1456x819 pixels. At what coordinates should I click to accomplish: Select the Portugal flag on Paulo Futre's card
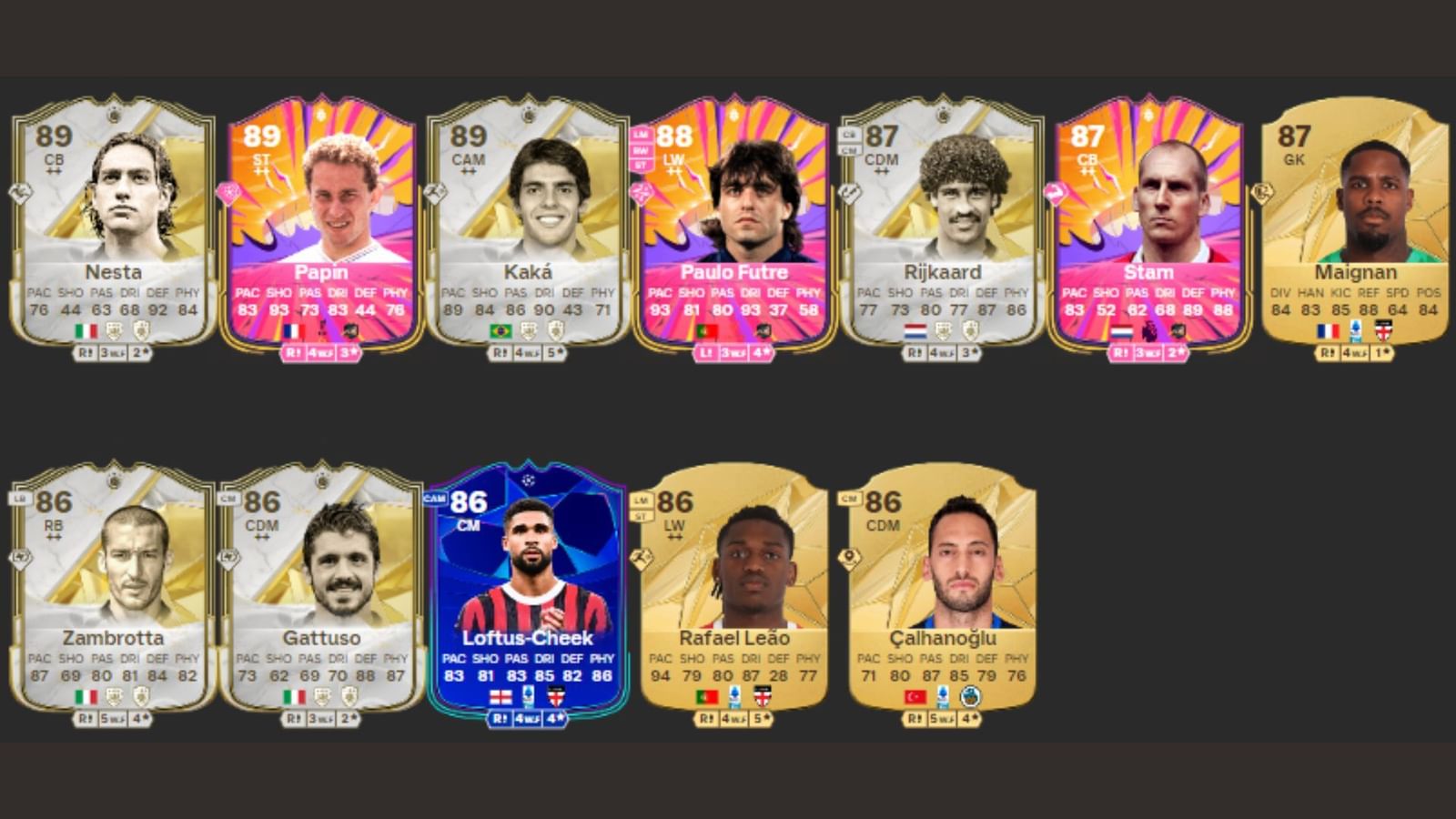click(706, 330)
